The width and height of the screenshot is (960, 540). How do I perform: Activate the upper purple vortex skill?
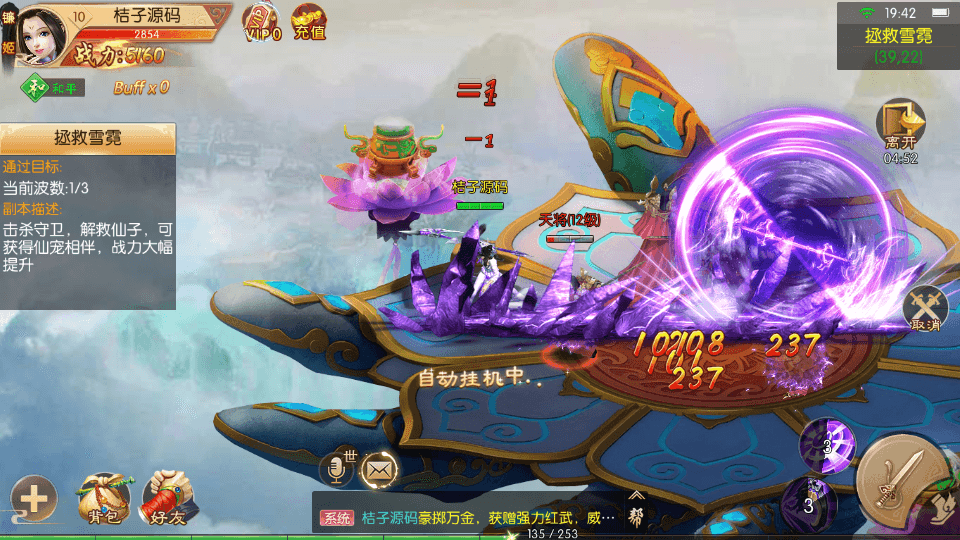pos(828,446)
